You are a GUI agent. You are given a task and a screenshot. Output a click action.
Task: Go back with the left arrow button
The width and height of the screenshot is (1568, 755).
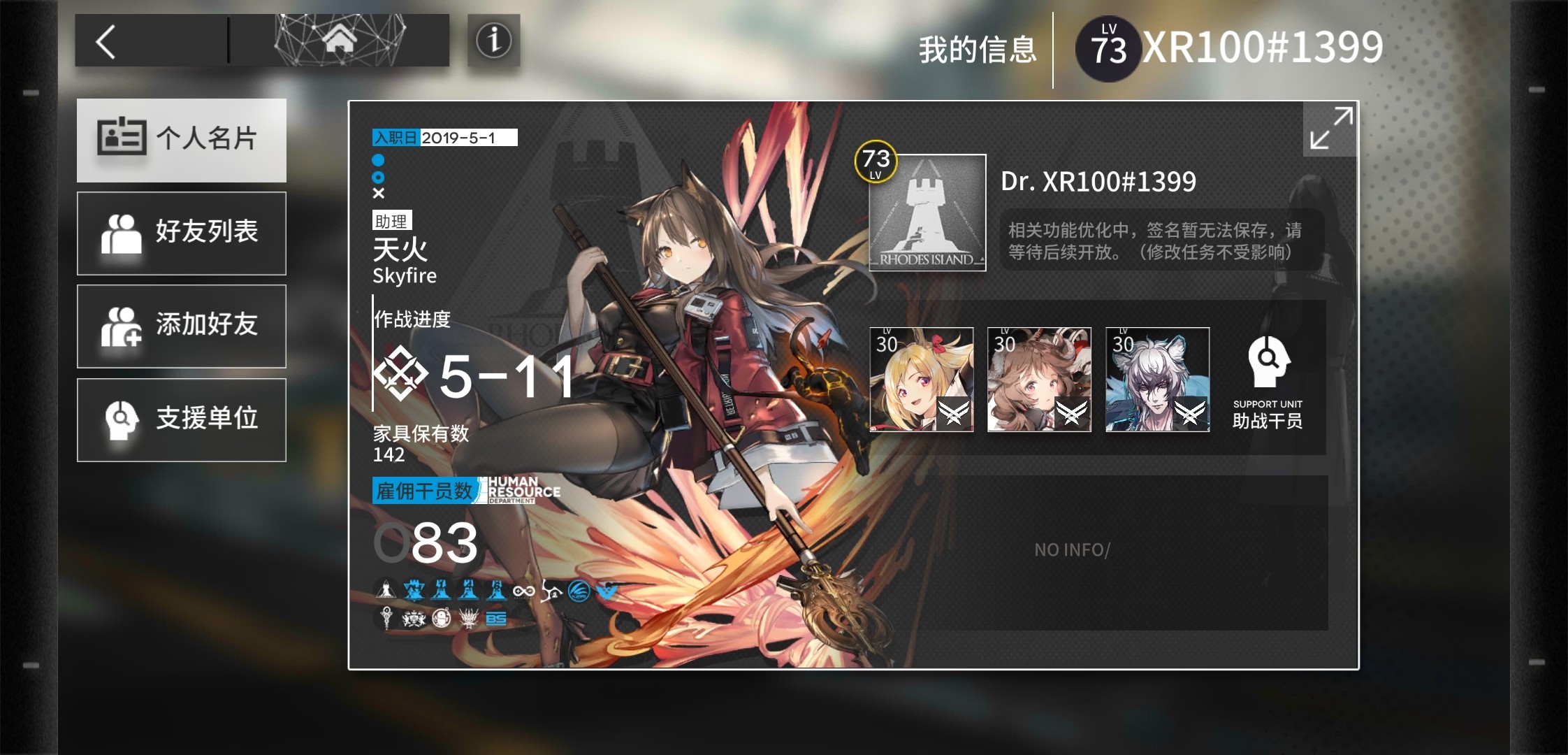106,42
